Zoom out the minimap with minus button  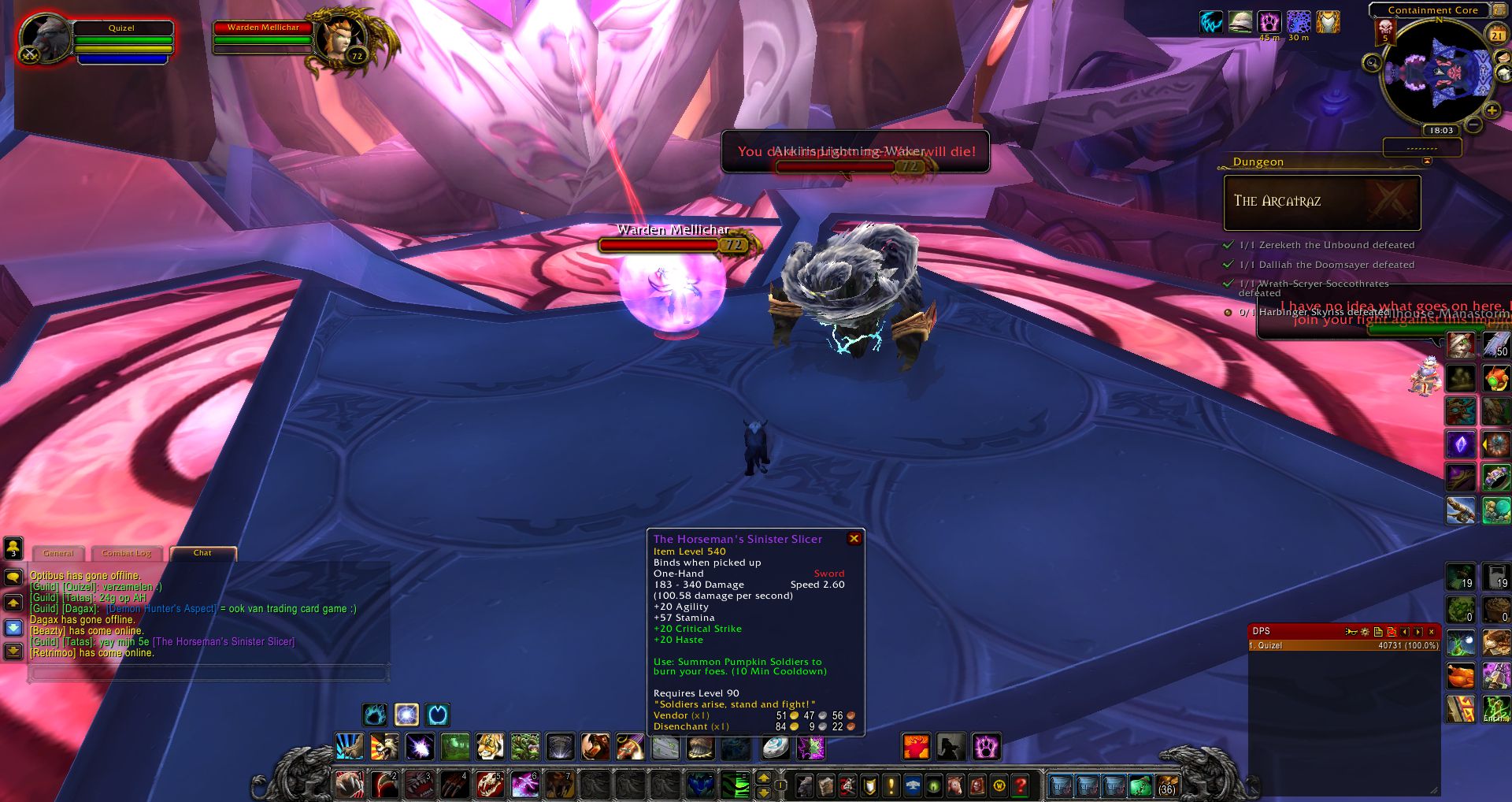click(x=1474, y=125)
